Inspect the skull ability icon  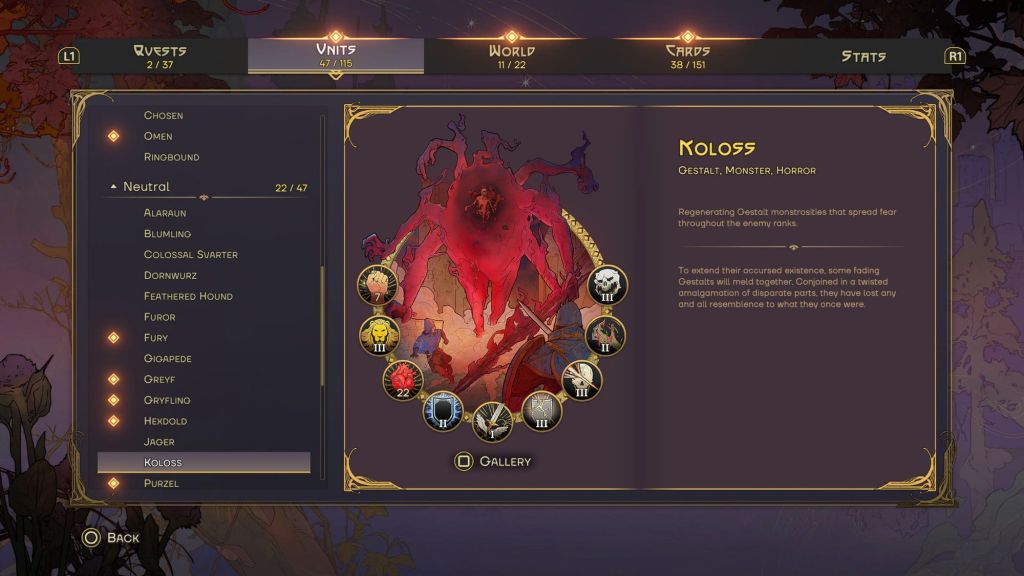605,284
